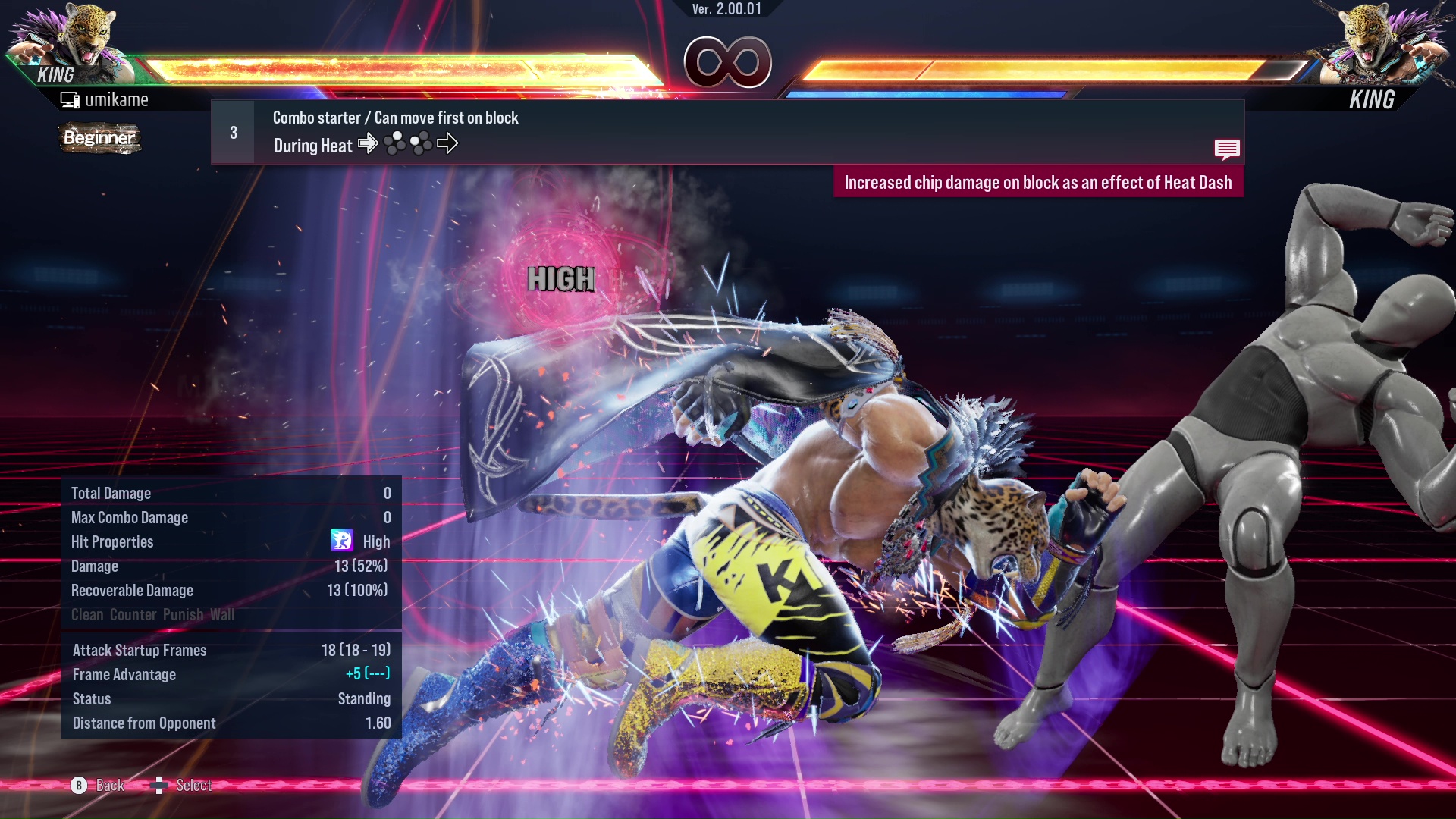Select the Beginner rank emblem
Image resolution: width=1456 pixels, height=819 pixels.
tap(99, 138)
